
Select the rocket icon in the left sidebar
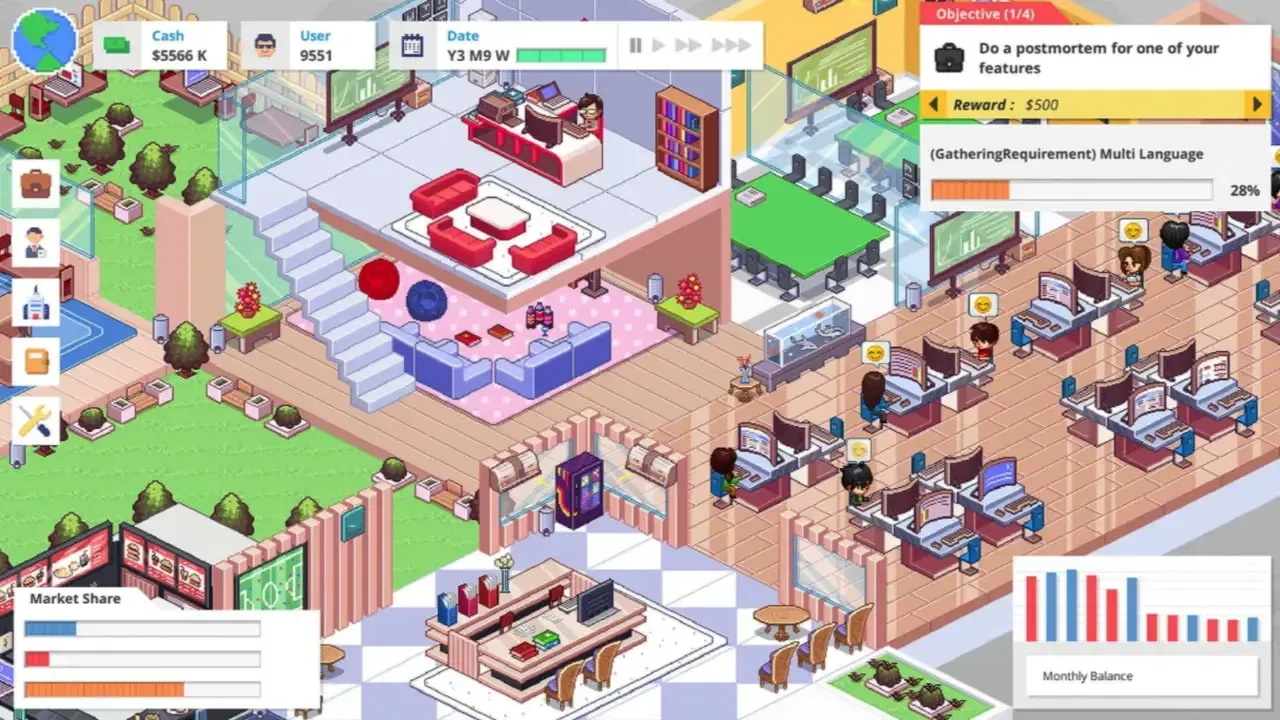pos(35,303)
